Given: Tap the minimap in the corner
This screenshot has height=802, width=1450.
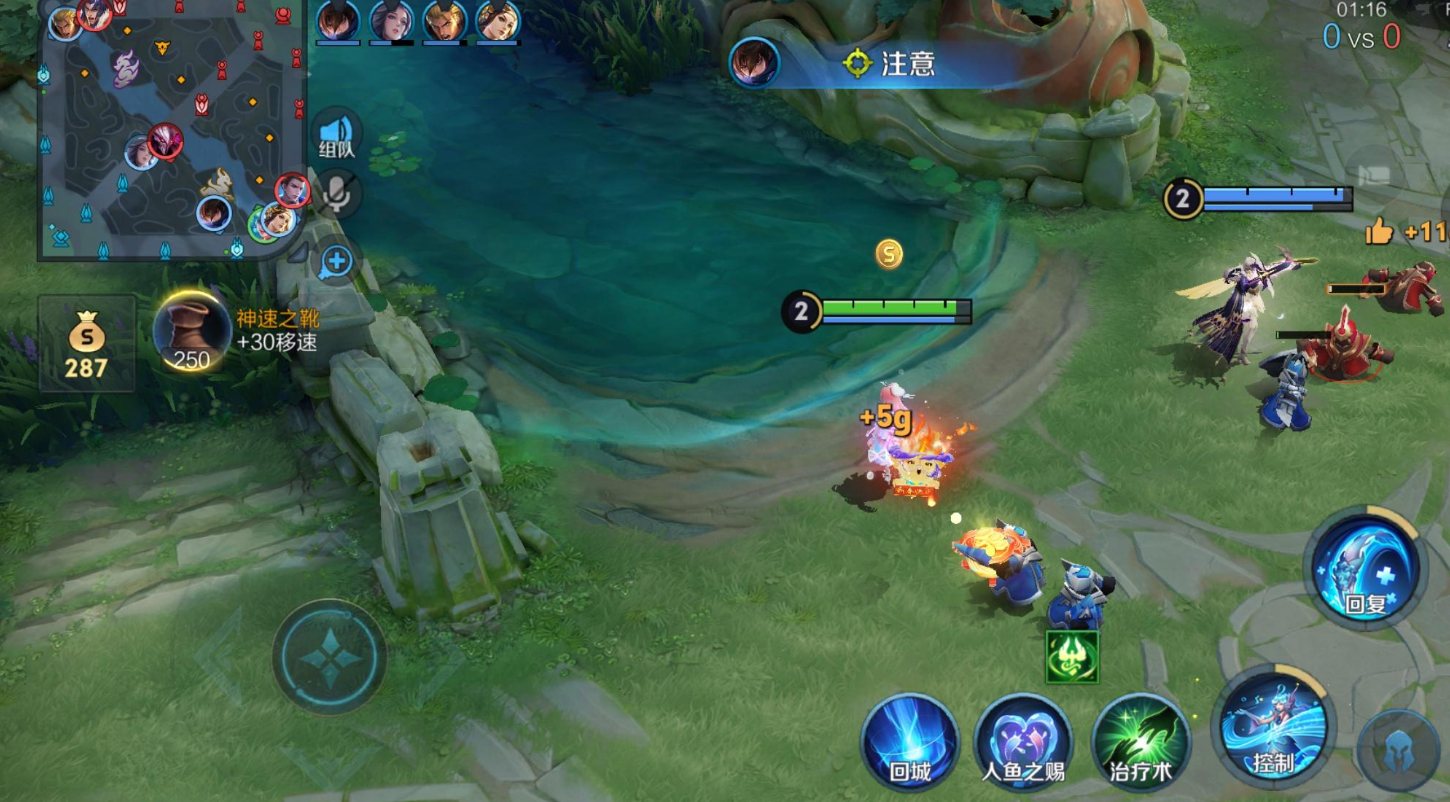Looking at the screenshot, I should coord(172,130).
